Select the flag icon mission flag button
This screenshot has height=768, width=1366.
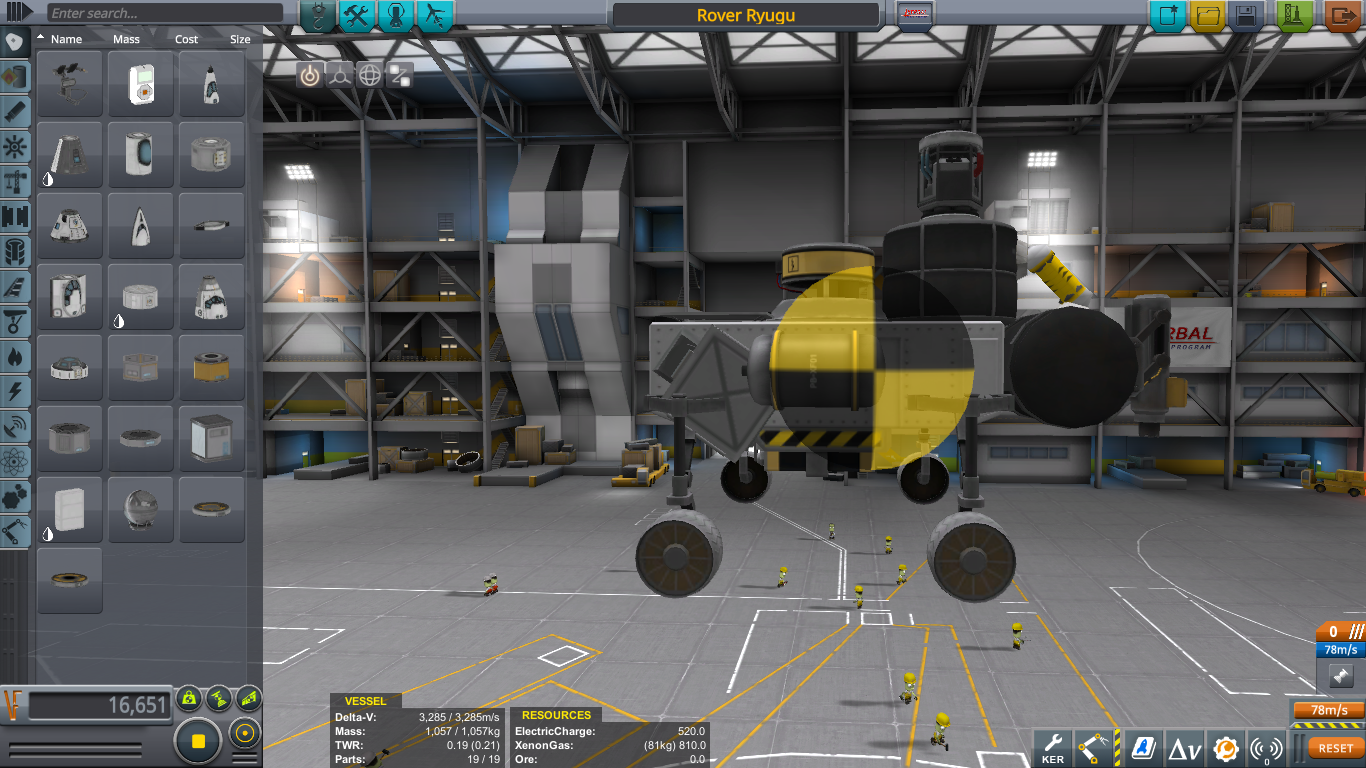(916, 15)
